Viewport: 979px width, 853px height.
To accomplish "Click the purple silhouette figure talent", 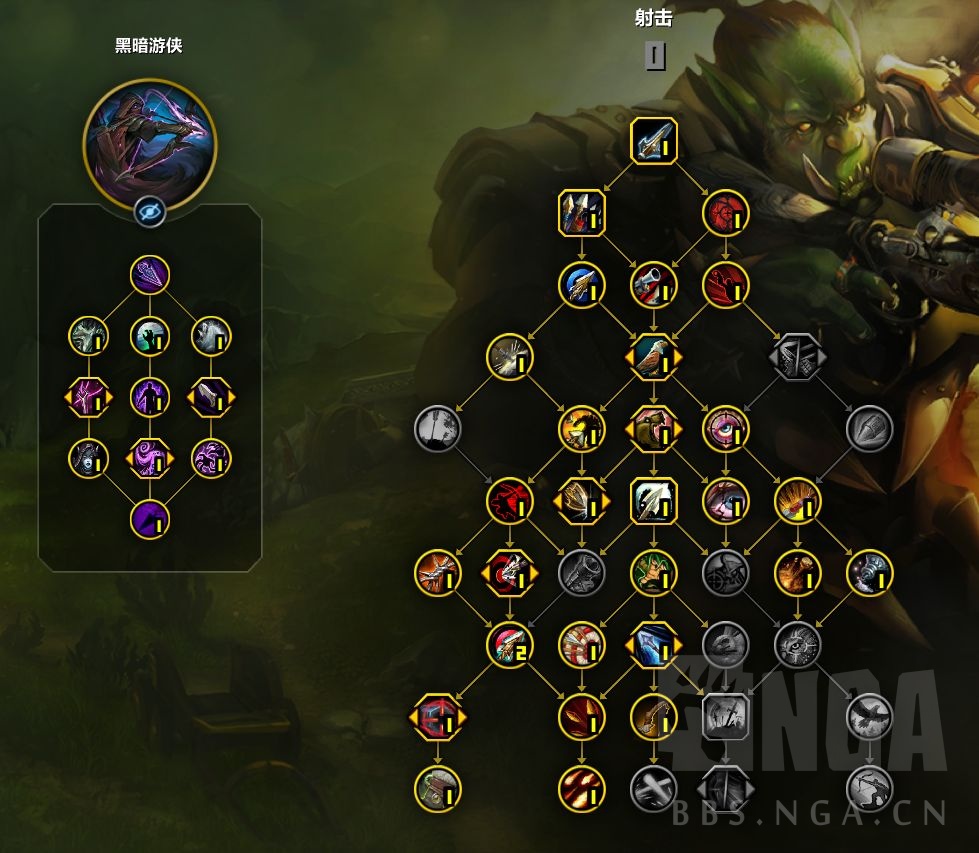I will pos(149,397).
